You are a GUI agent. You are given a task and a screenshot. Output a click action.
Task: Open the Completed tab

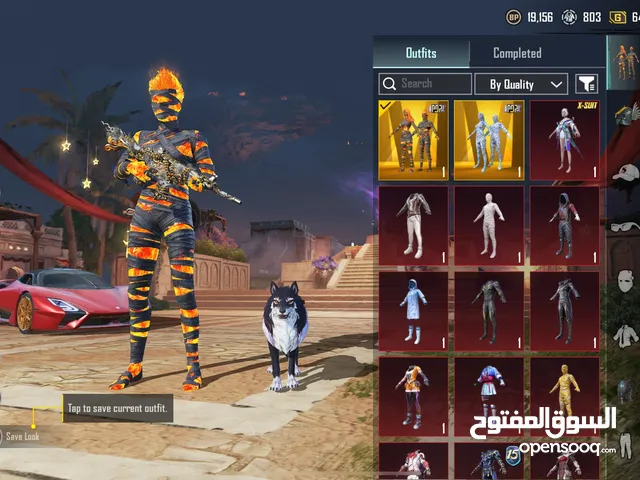[517, 53]
